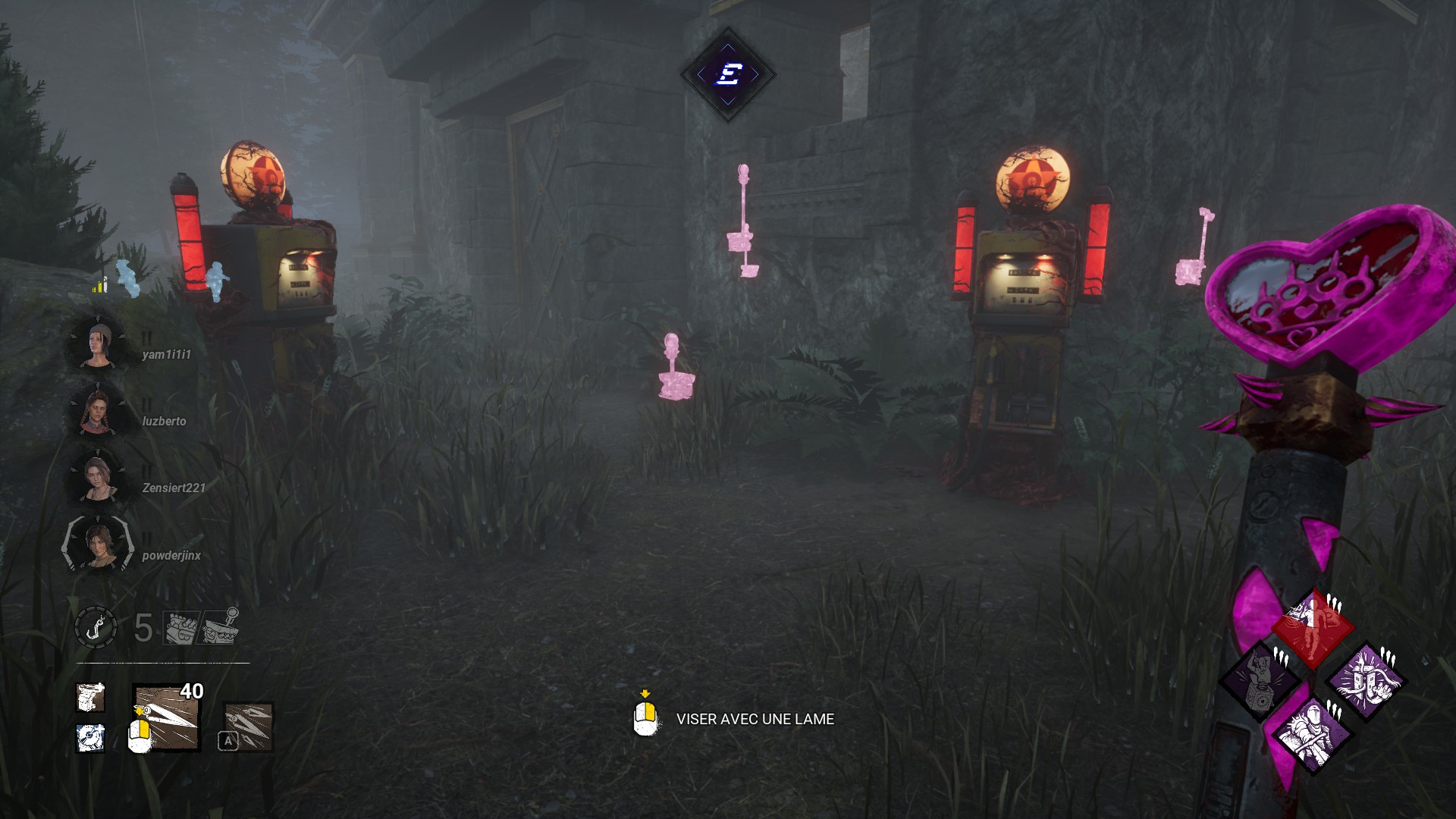This screenshot has width=1456, height=819.
Task: Select survivor Zensiert221's portrait
Action: click(97, 478)
